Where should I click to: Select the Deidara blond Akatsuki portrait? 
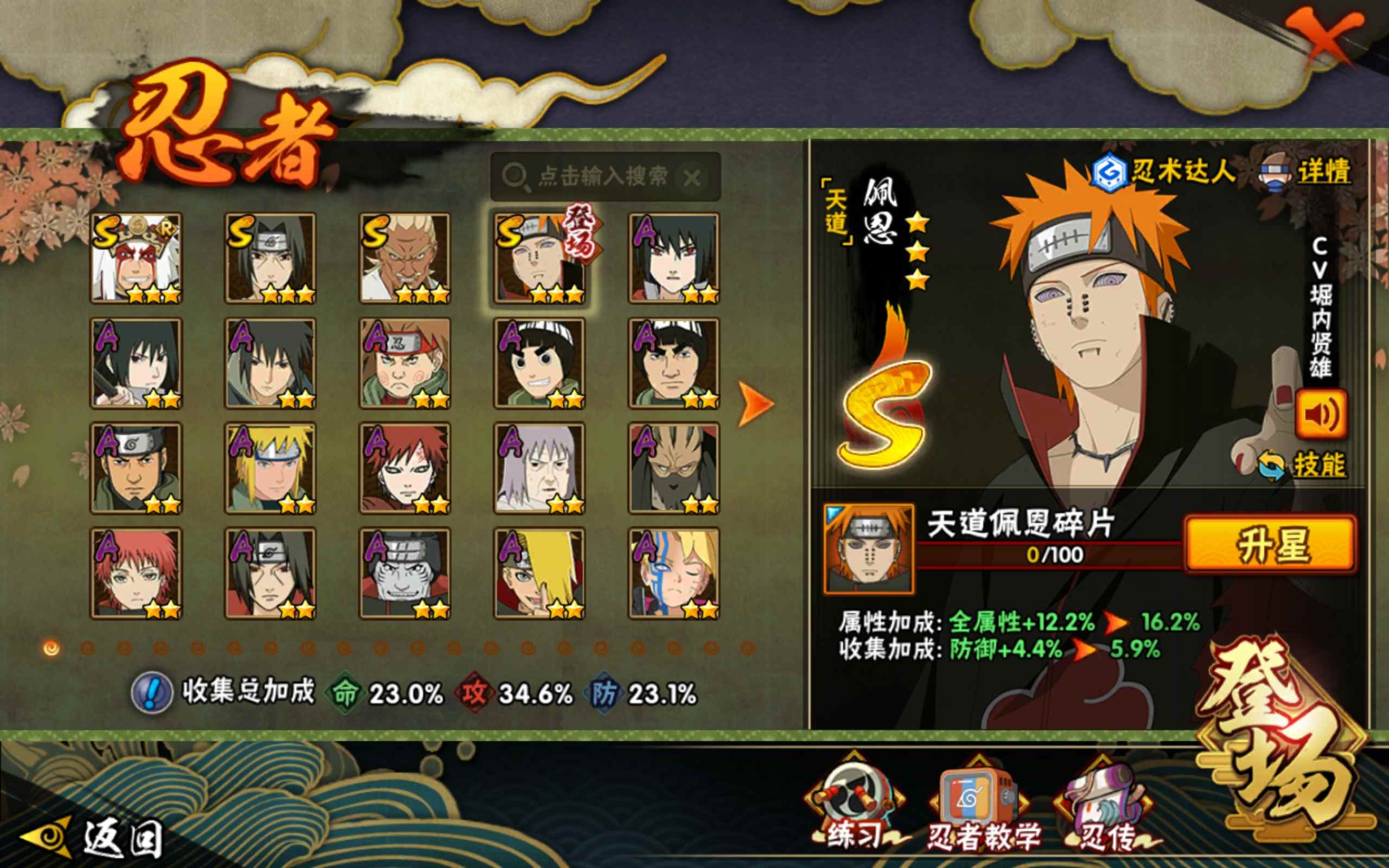click(x=539, y=573)
